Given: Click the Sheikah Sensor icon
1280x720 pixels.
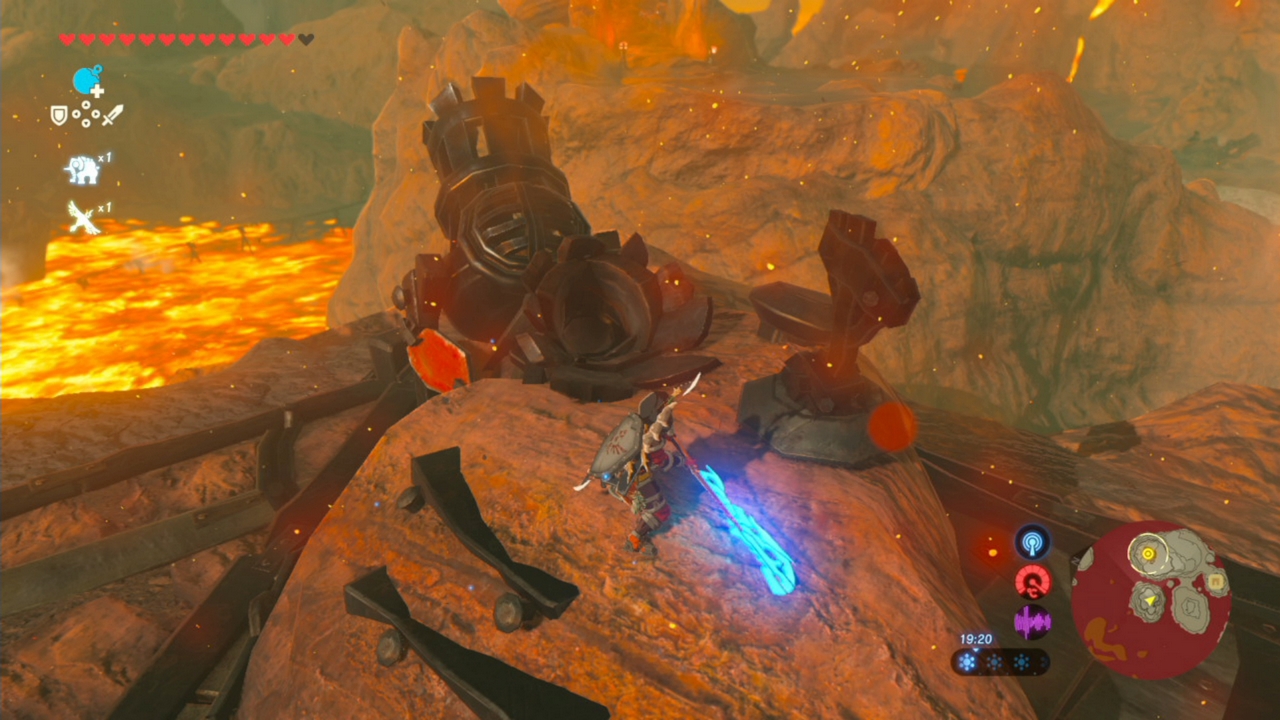Looking at the screenshot, I should click(x=1032, y=541).
